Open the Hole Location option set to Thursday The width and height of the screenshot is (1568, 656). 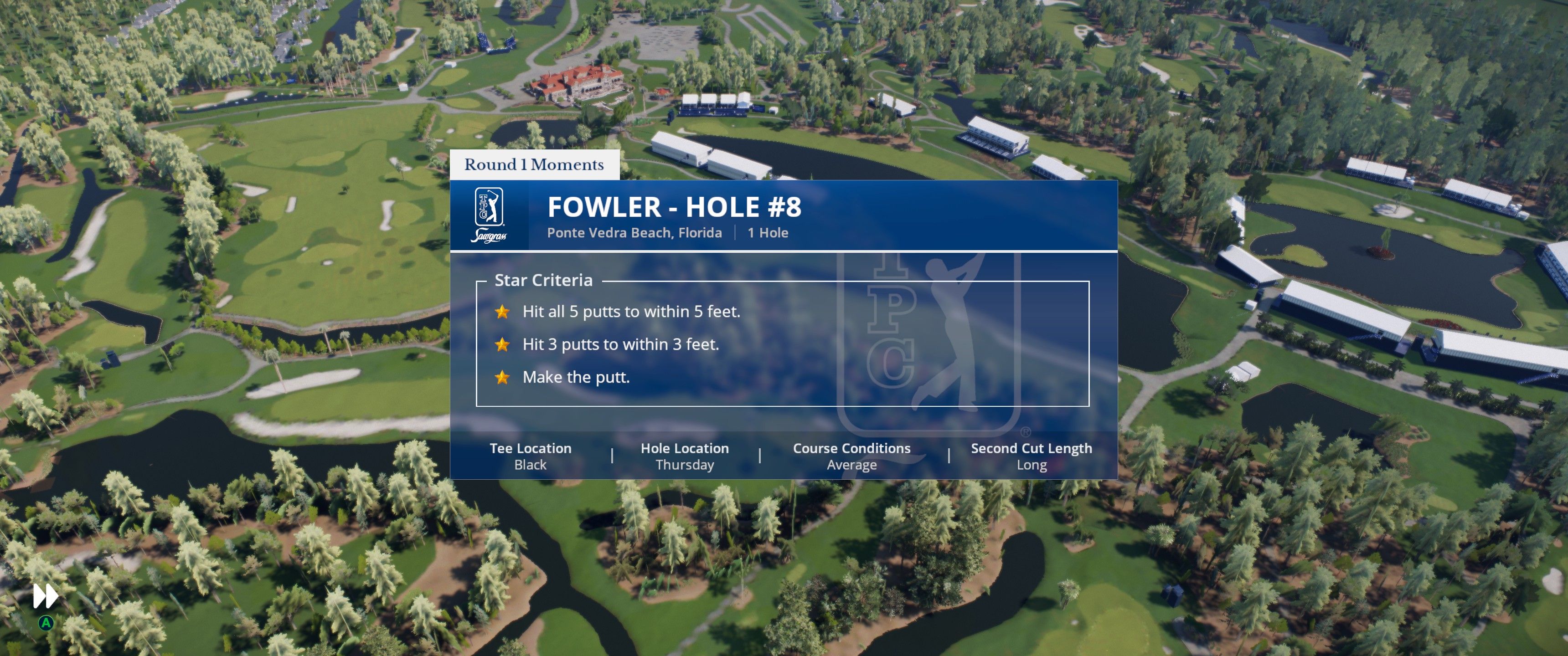pyautogui.click(x=686, y=456)
